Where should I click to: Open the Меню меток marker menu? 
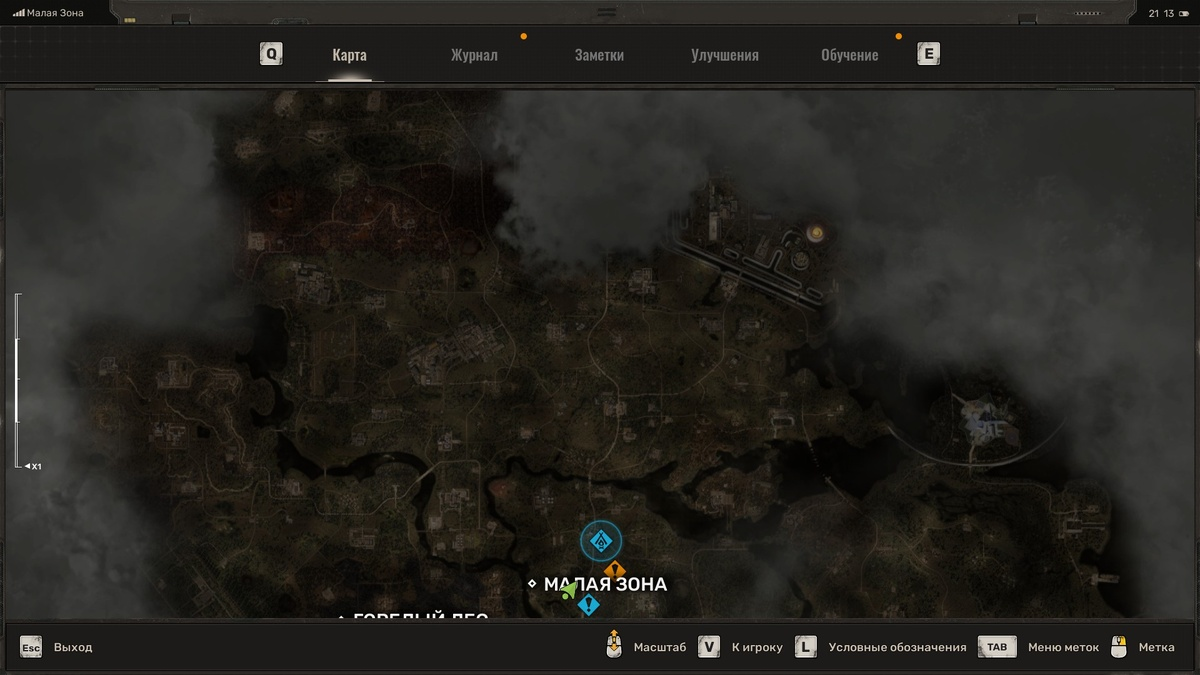pyautogui.click(x=1062, y=647)
